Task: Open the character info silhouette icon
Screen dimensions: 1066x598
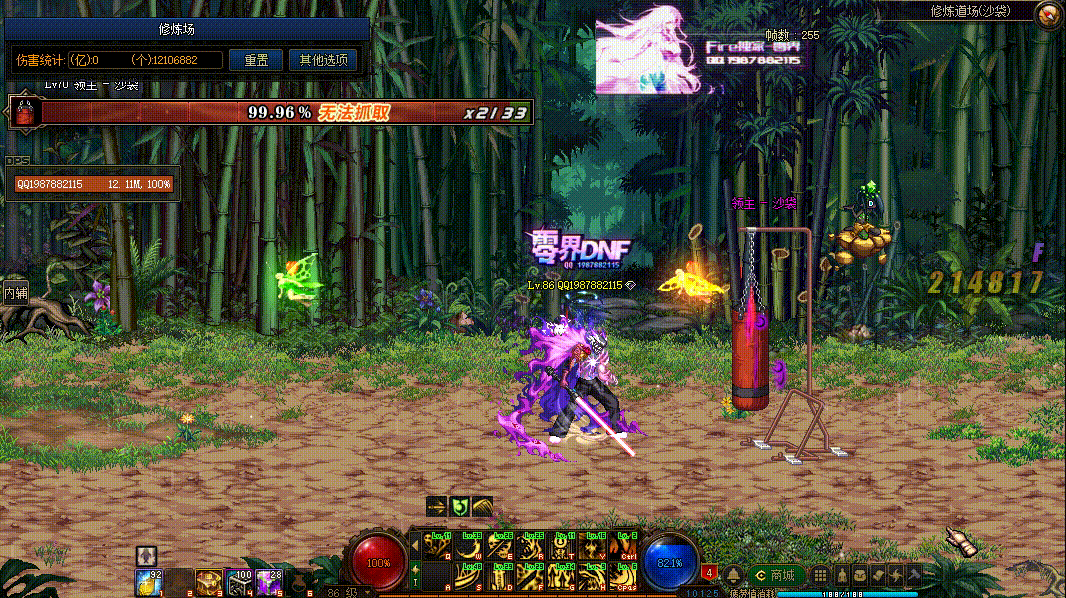Action: 840,575
